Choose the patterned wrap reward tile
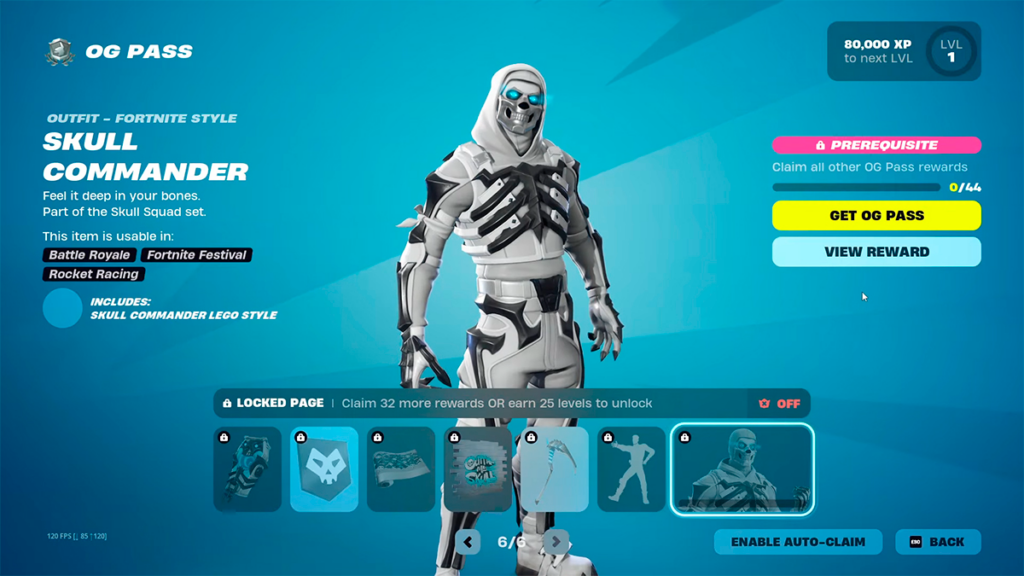This screenshot has width=1024, height=576. click(401, 469)
